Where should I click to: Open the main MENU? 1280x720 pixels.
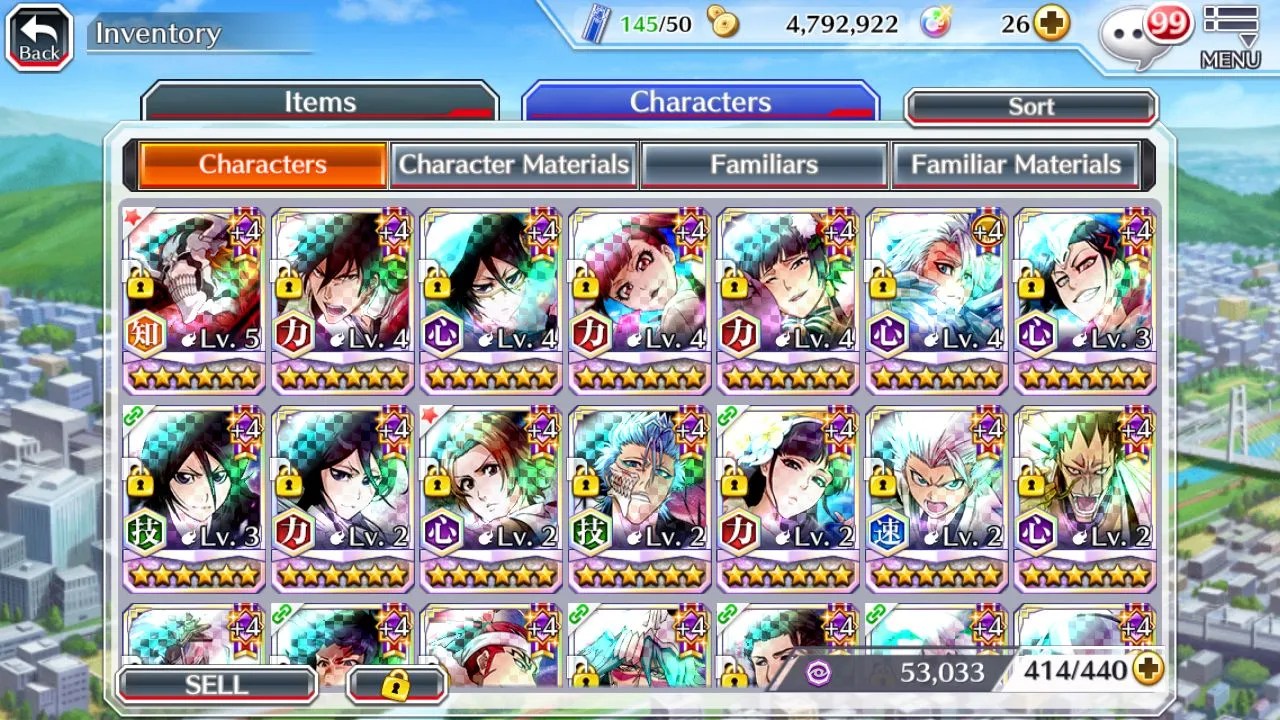(1230, 38)
